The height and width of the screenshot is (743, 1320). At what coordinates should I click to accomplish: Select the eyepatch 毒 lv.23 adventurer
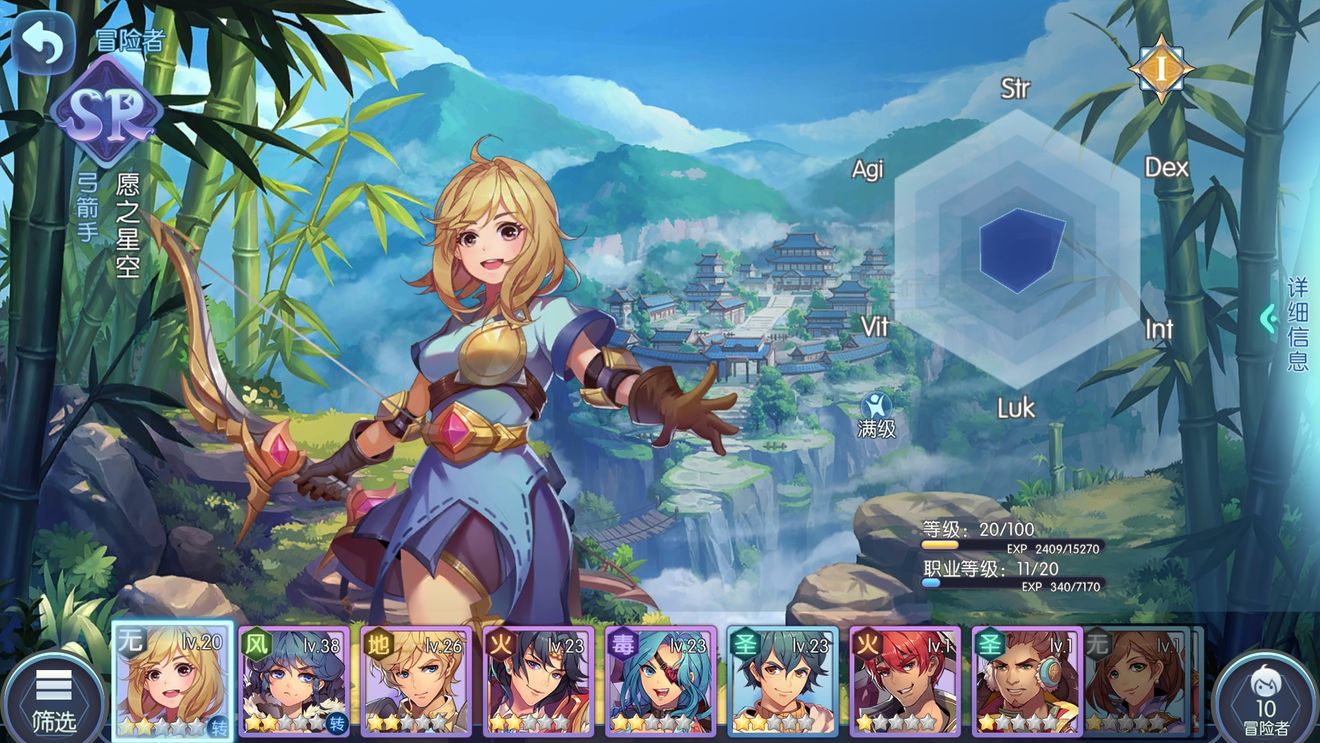(x=660, y=681)
